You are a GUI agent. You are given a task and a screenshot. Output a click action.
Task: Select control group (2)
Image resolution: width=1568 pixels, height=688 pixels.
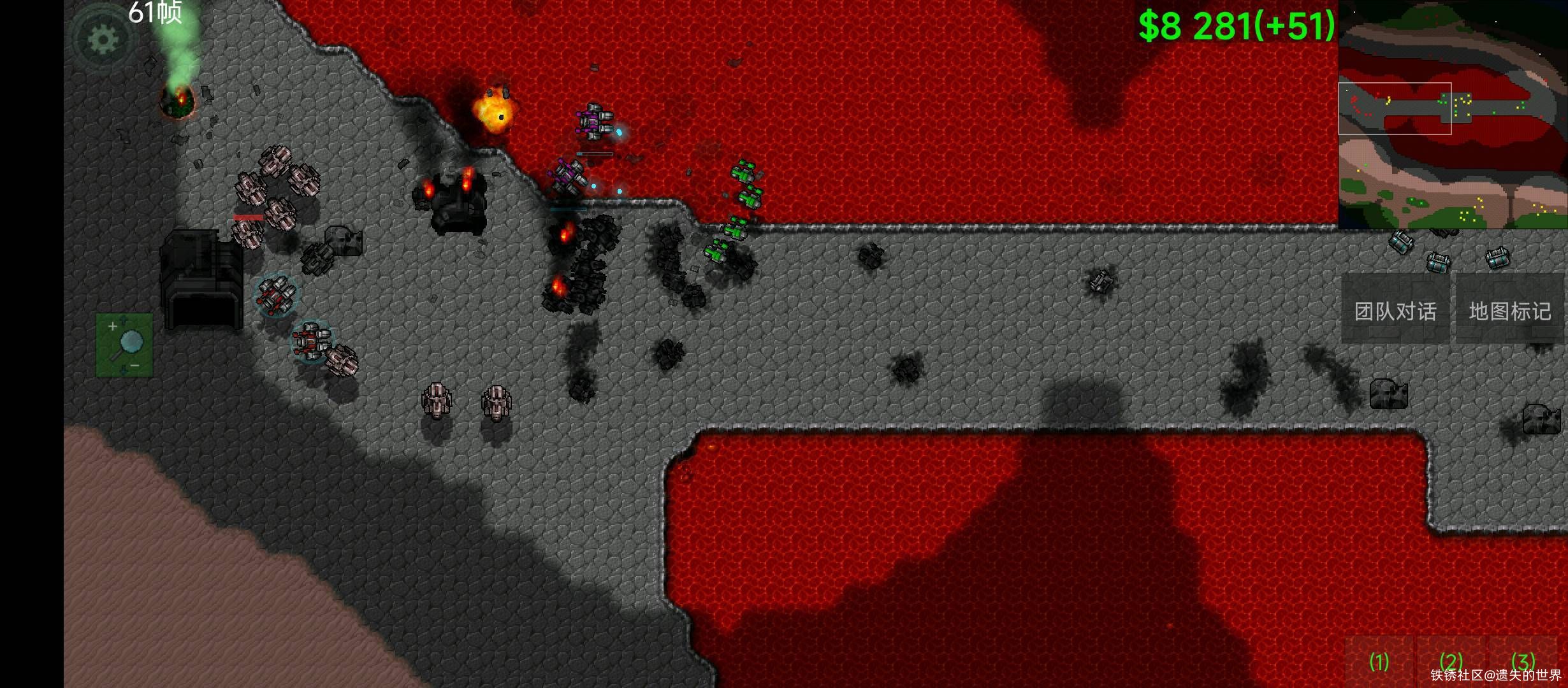click(x=1451, y=661)
